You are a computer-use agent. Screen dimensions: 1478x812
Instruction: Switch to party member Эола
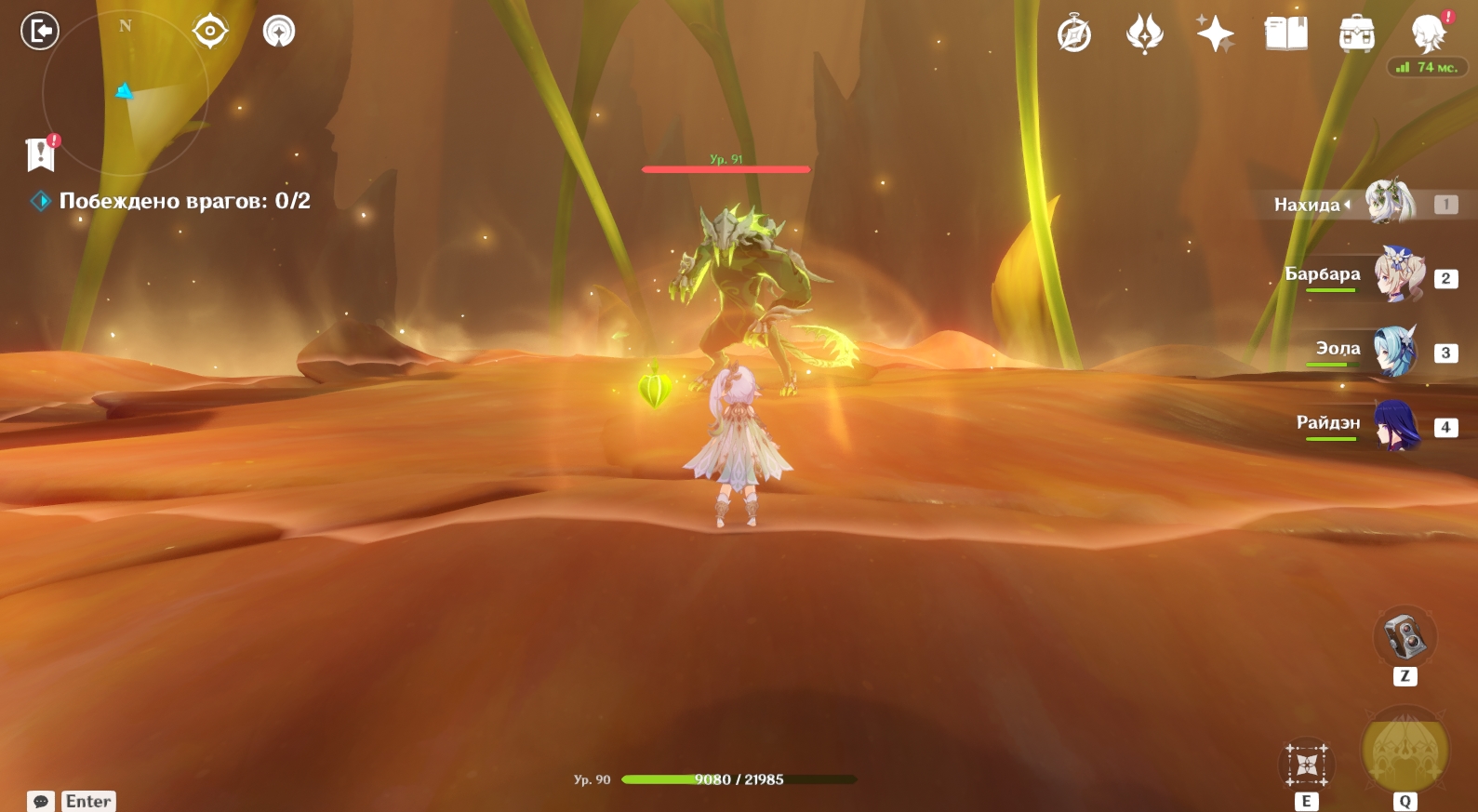(1394, 351)
